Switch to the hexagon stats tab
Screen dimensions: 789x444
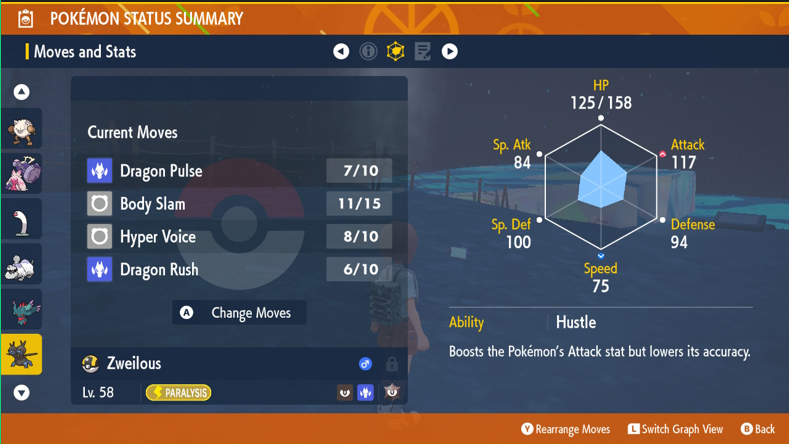click(395, 51)
